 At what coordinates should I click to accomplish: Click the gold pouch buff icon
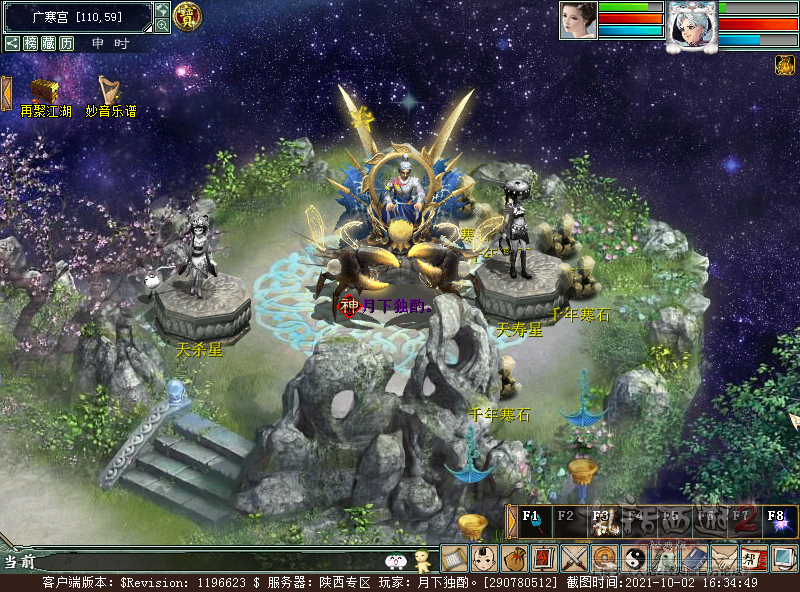(x=785, y=65)
